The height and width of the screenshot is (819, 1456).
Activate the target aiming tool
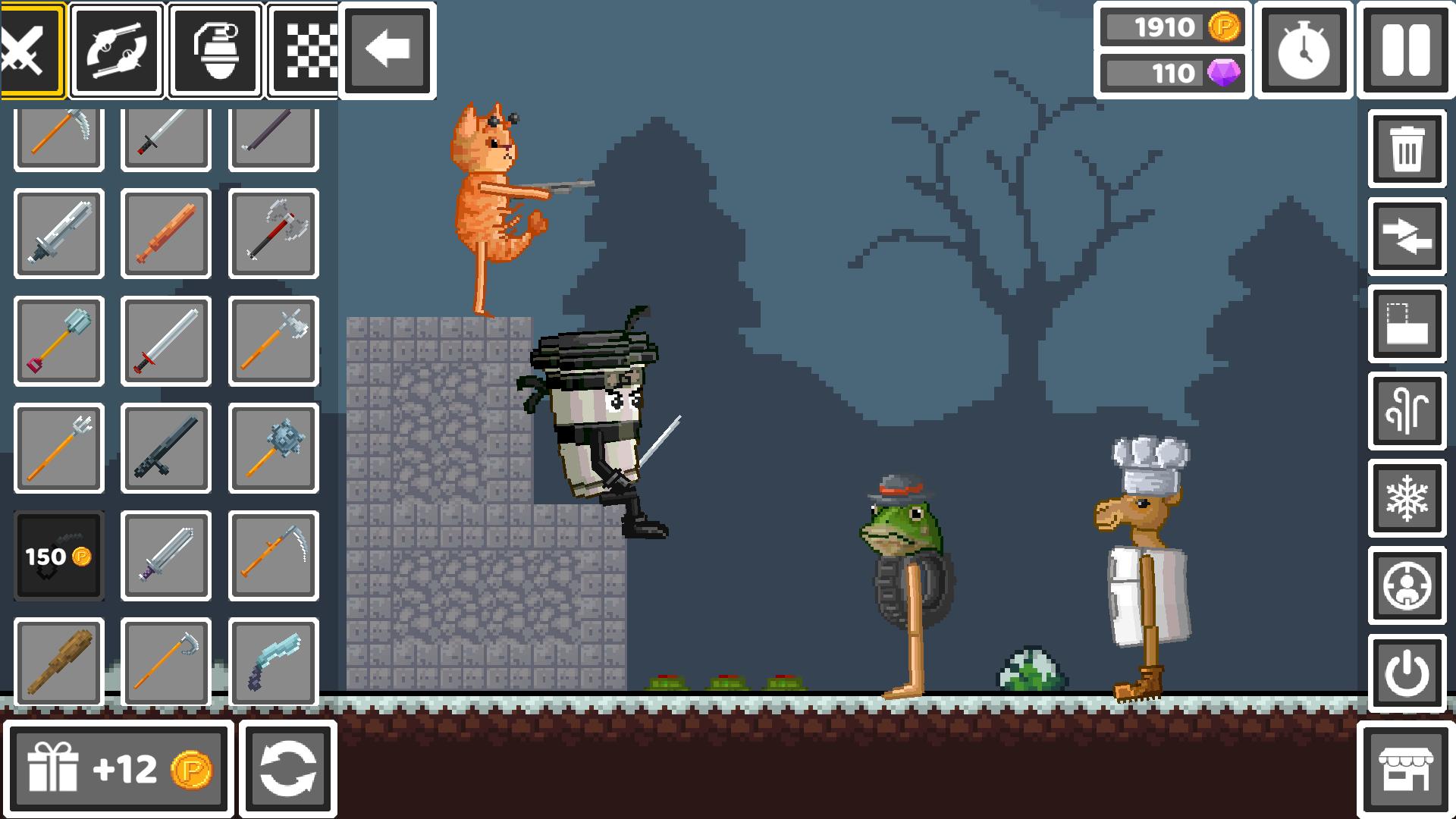[x=1407, y=587]
